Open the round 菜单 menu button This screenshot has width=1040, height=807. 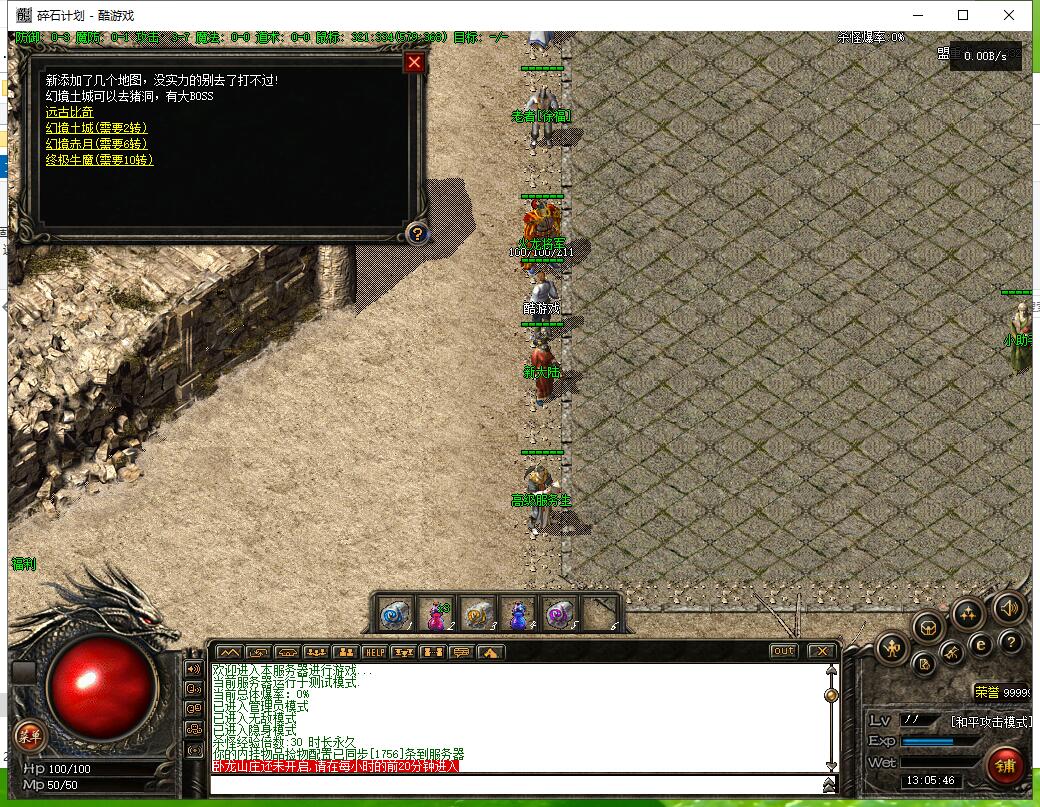coord(29,737)
